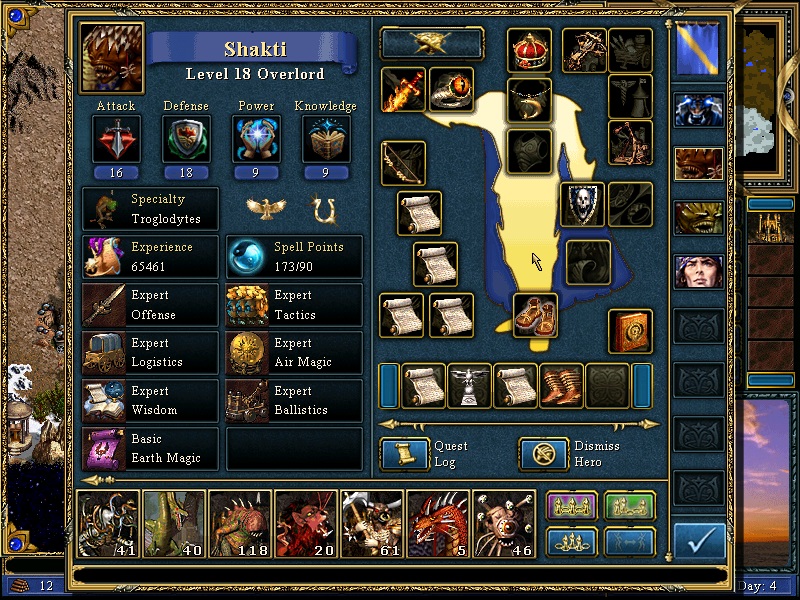Choose the skull shield artifact
The height and width of the screenshot is (600, 800).
582,204
